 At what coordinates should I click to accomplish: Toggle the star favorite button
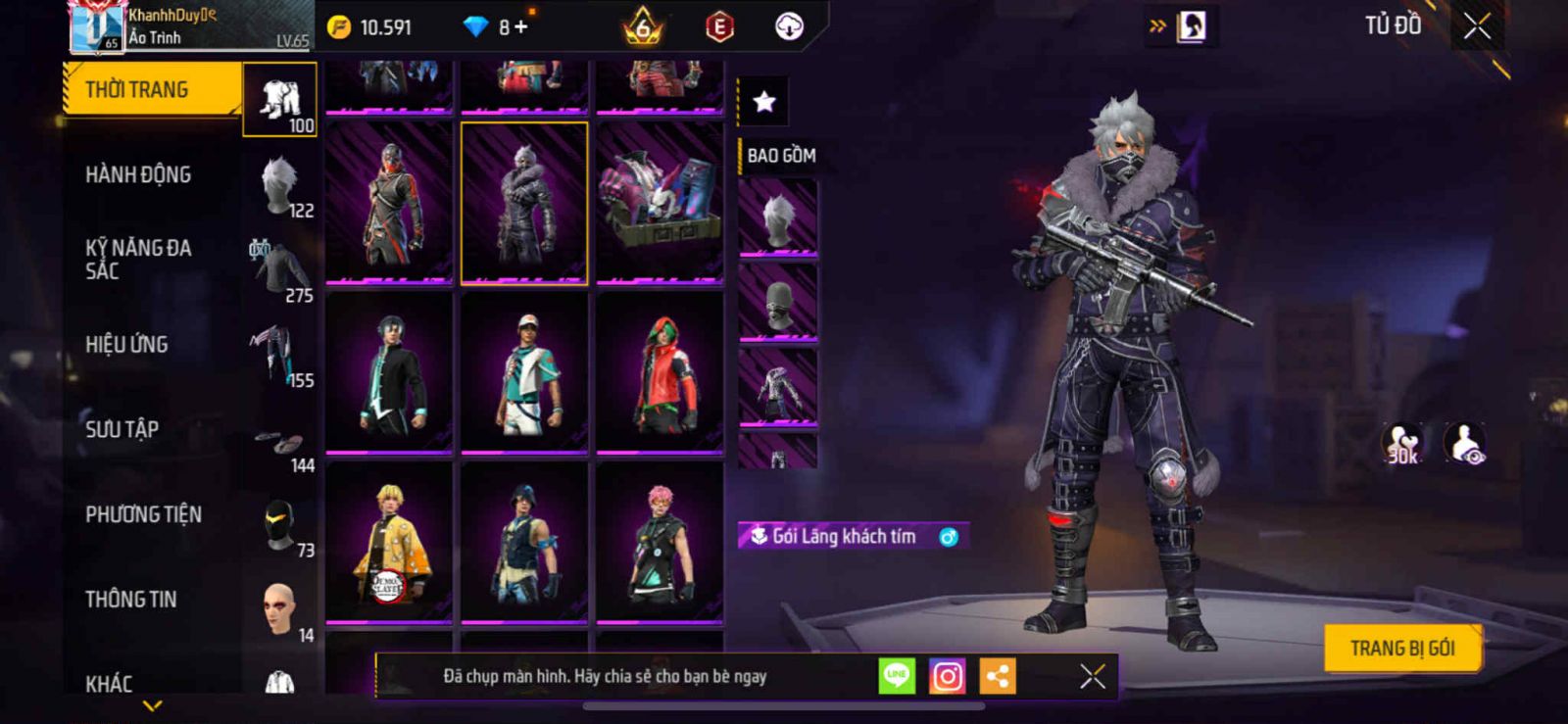pyautogui.click(x=763, y=101)
